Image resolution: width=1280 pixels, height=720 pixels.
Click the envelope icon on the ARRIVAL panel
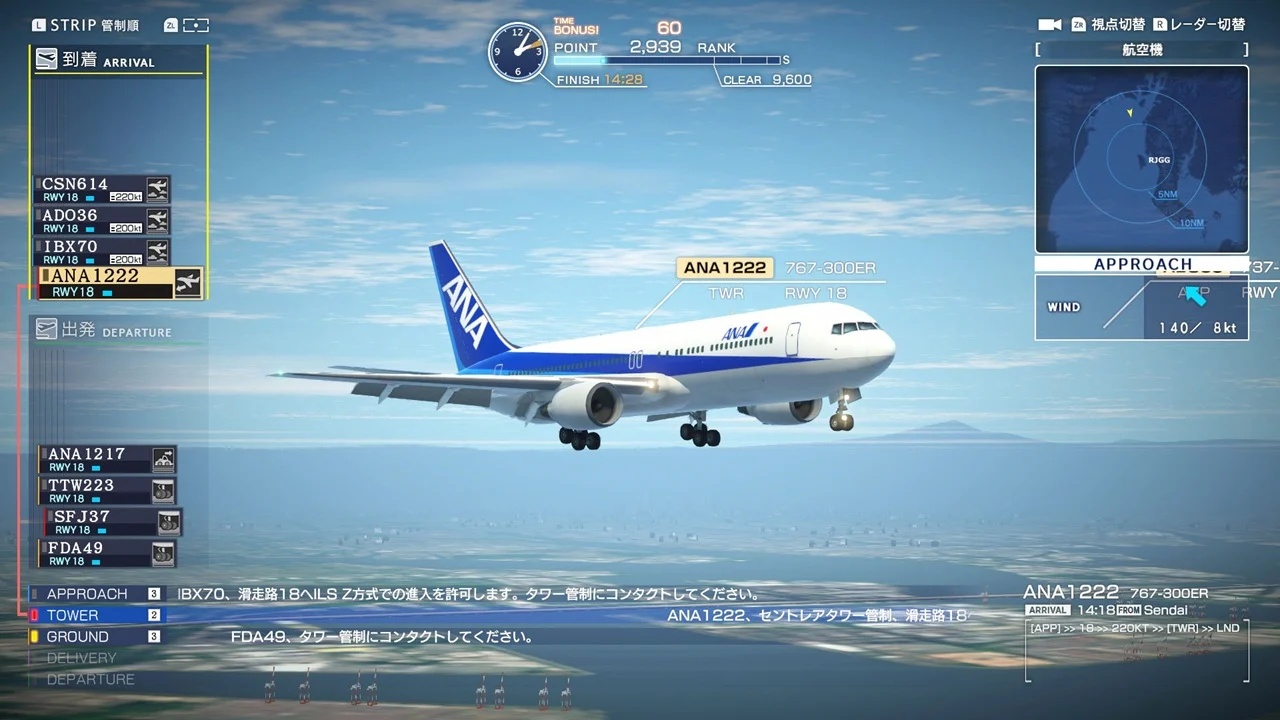[x=46, y=60]
